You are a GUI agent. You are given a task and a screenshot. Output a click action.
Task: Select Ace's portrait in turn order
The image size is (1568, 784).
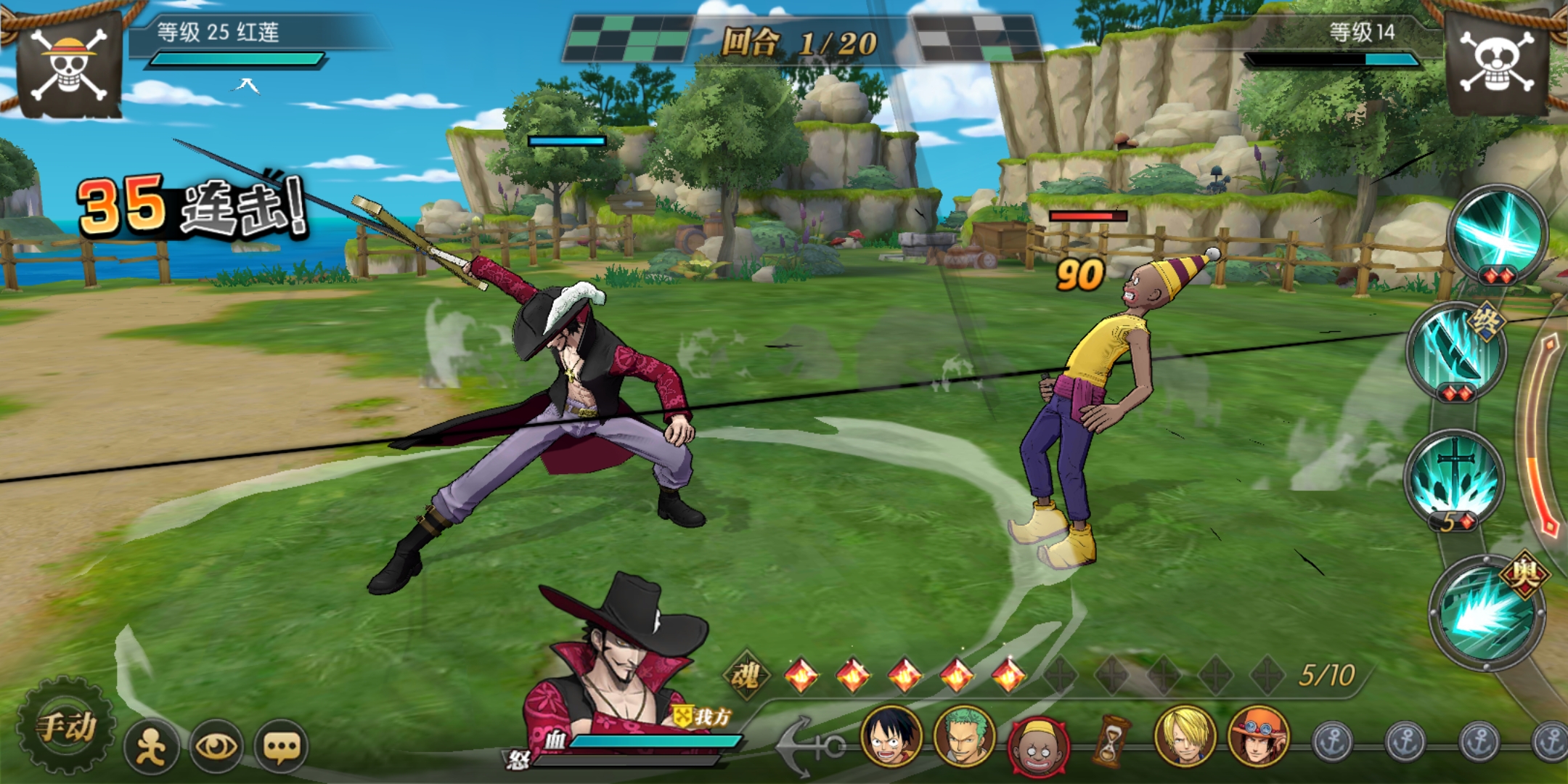[x=1258, y=738]
